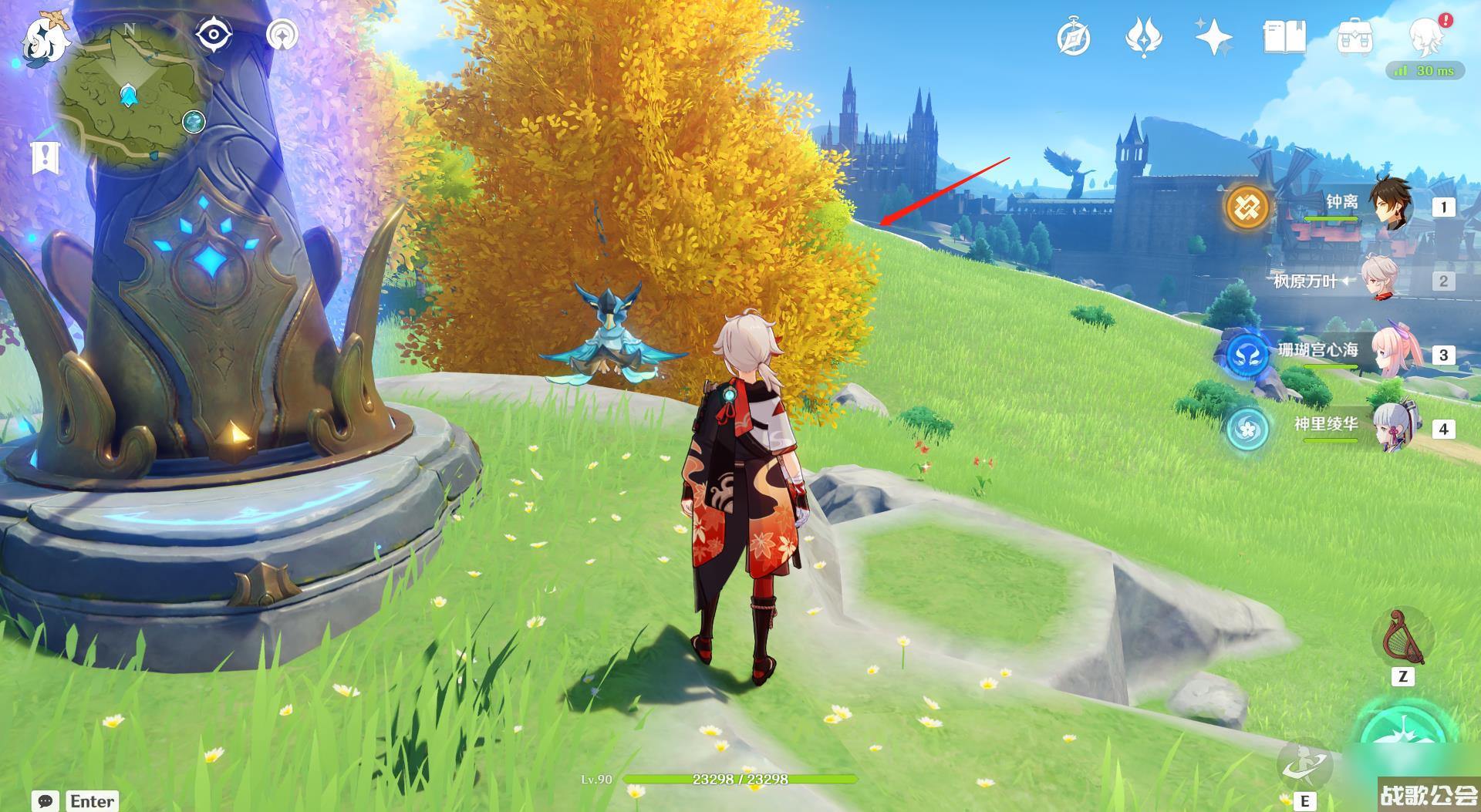The image size is (1481, 812).
Task: Toggle Elemental Sight eye icon
Action: click(x=213, y=35)
